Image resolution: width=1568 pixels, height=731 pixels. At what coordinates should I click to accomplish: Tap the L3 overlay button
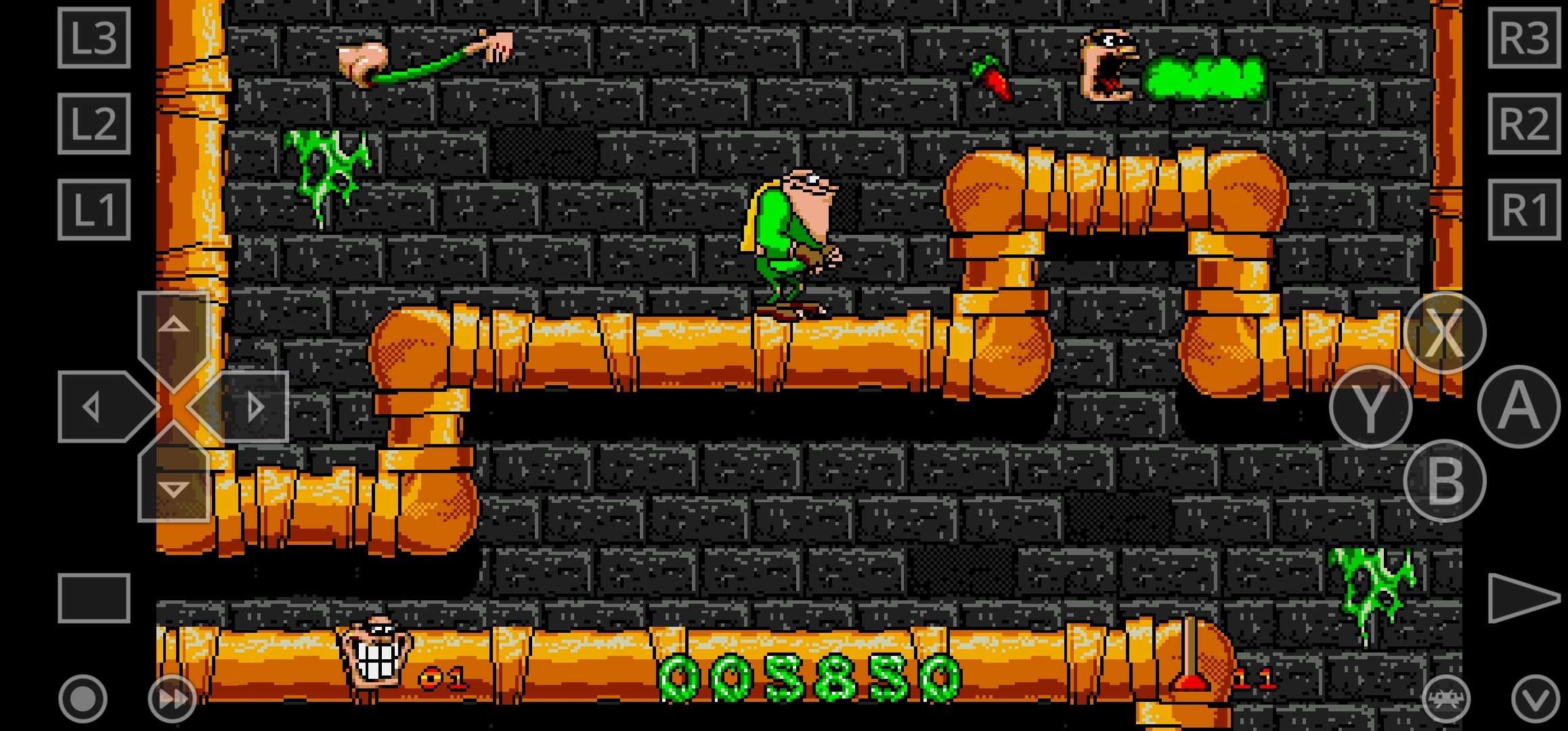click(94, 38)
